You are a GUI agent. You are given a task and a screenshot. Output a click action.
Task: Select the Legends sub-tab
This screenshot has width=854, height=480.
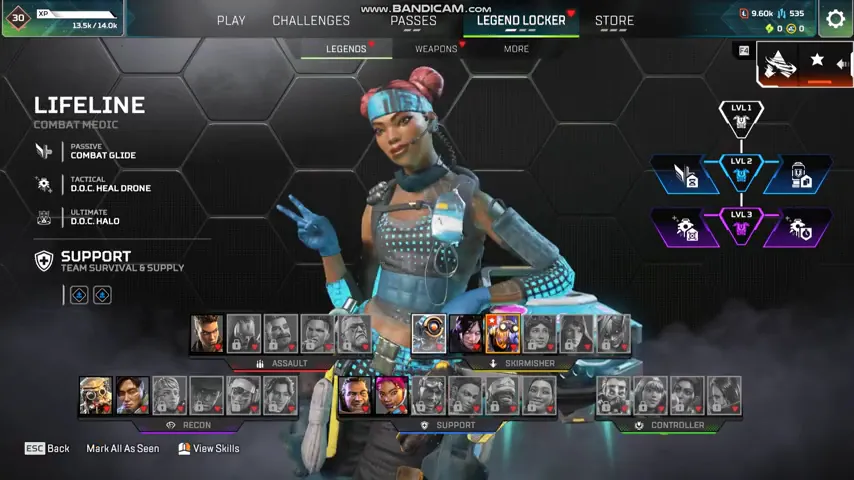coord(346,48)
